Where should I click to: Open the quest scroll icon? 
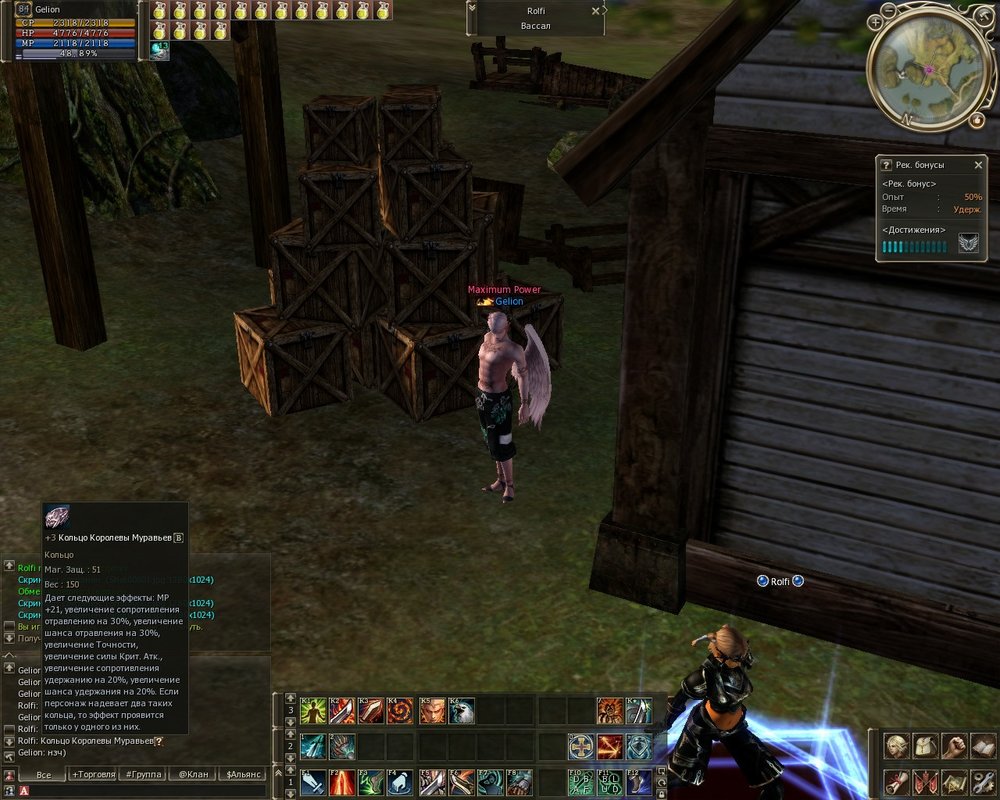pos(897,781)
